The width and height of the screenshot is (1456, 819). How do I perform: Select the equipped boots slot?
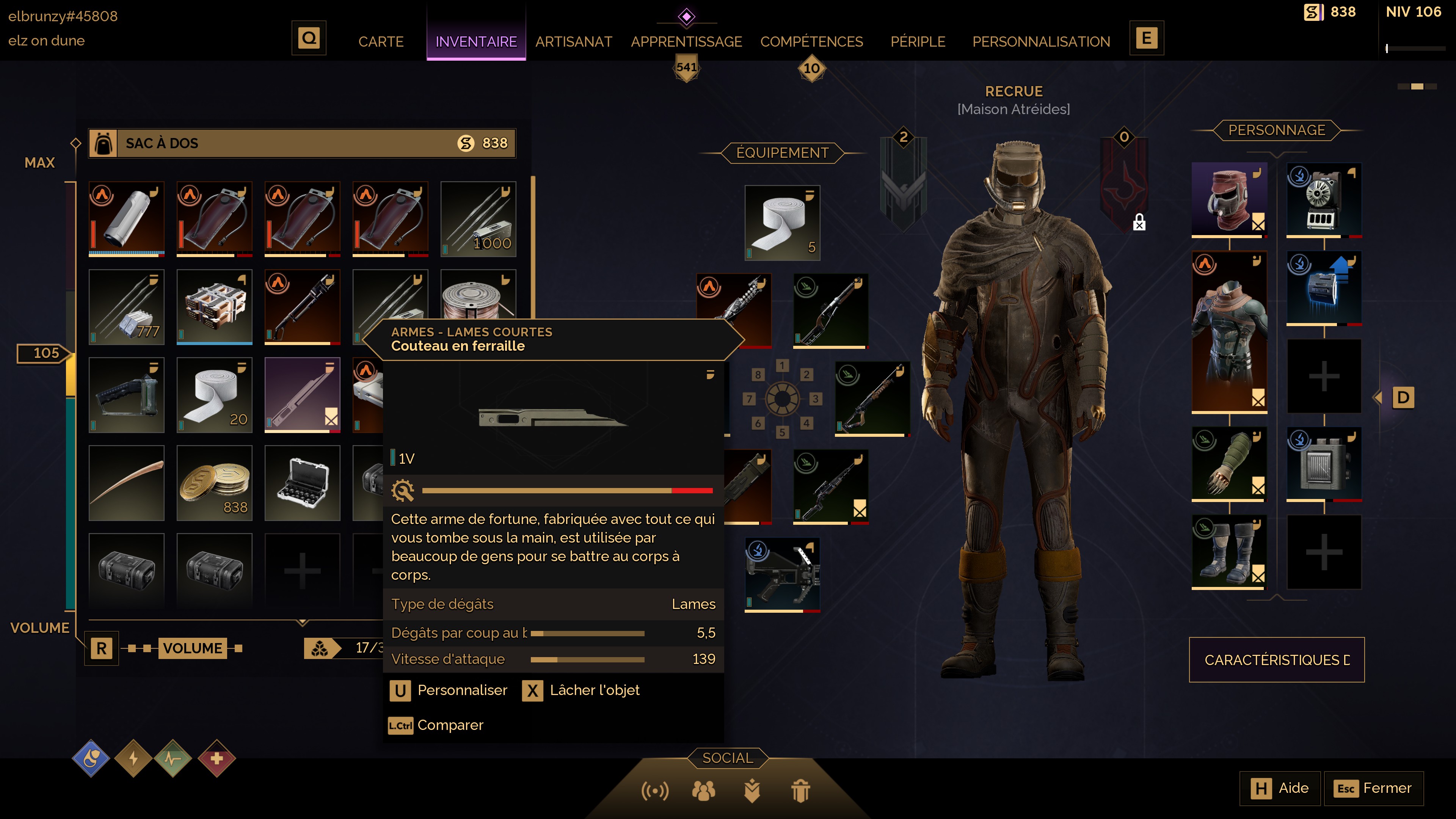1229,552
